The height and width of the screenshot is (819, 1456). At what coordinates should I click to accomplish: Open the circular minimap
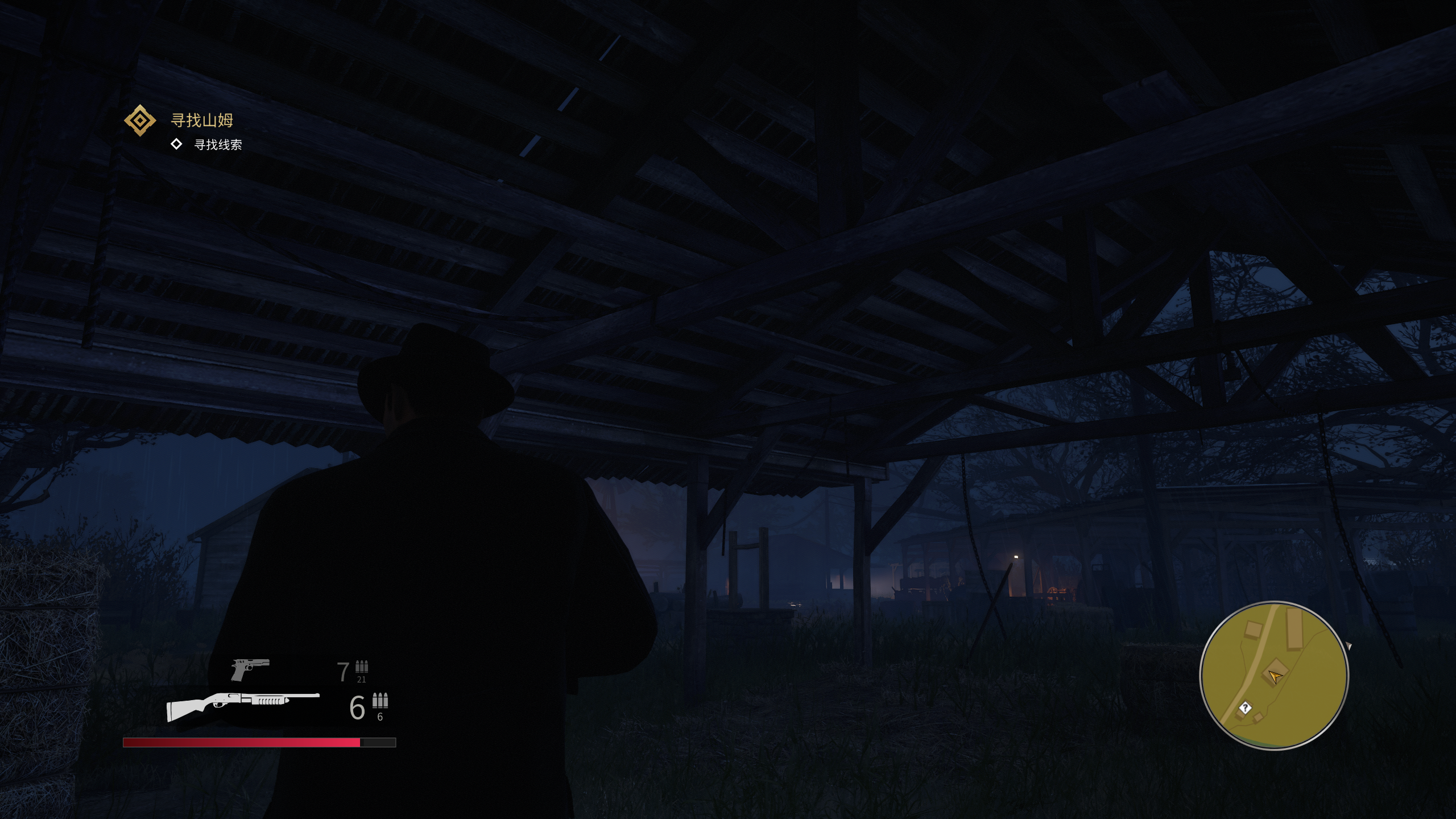(x=1273, y=675)
